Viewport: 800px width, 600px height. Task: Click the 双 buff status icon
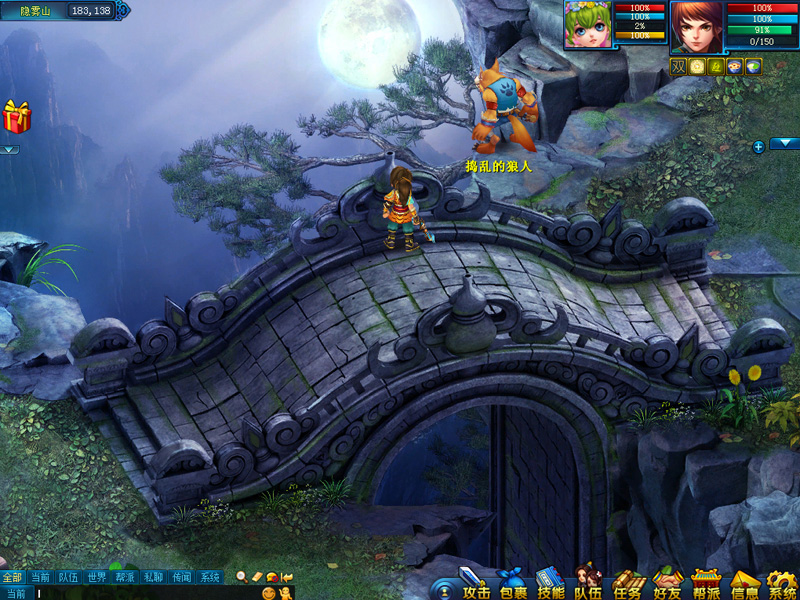pyautogui.click(x=679, y=66)
